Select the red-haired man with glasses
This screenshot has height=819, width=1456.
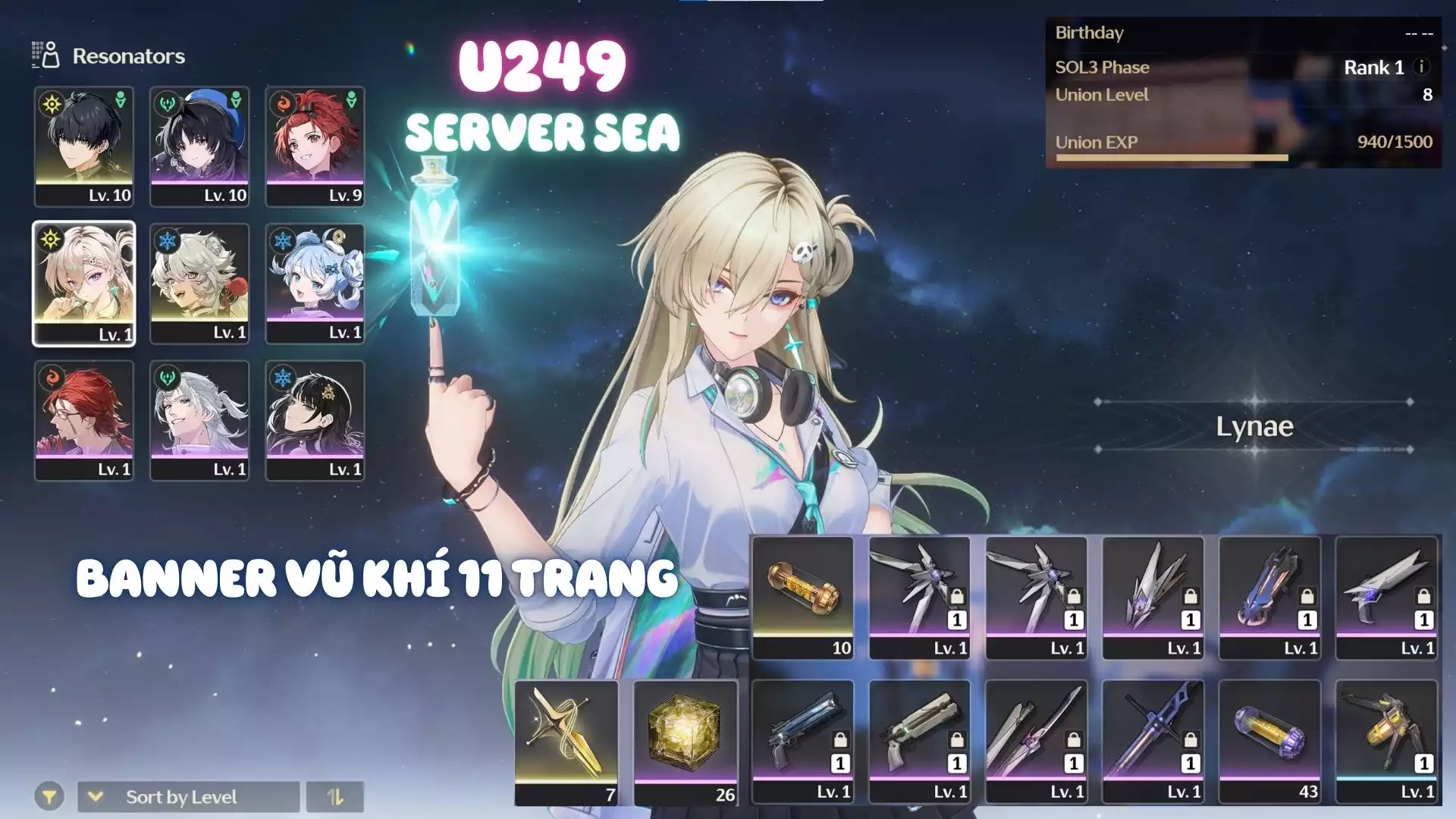point(84,420)
